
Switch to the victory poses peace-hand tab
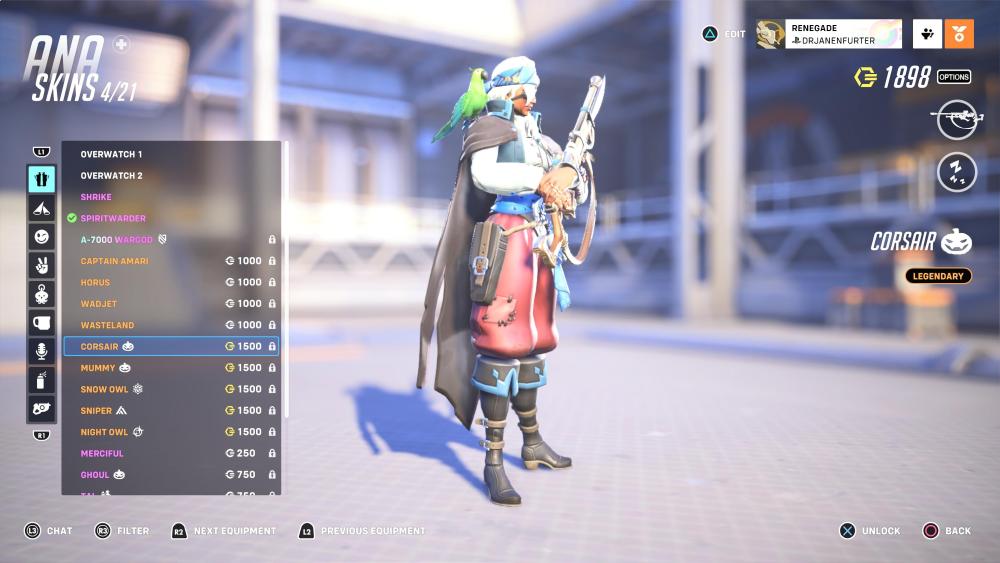[x=41, y=266]
